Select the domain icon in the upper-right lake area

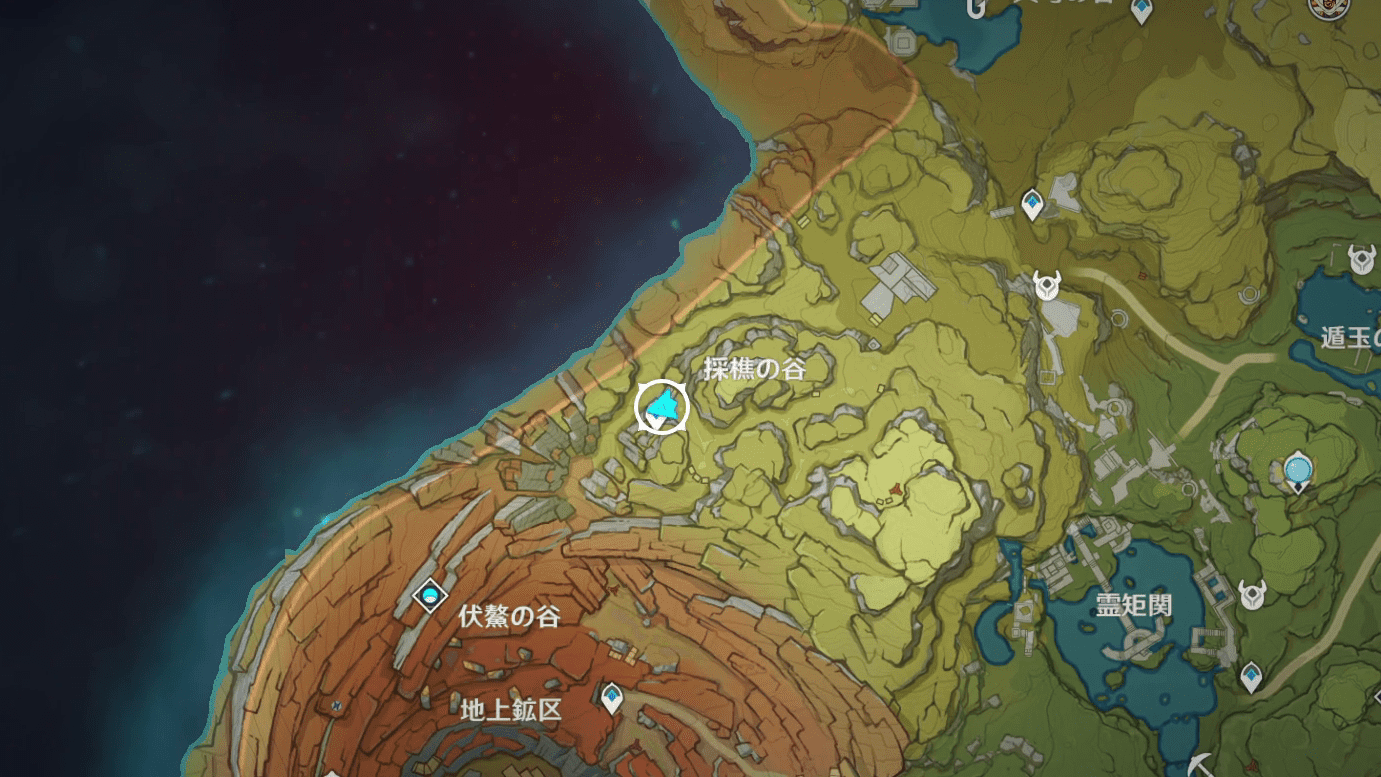click(x=1299, y=468)
